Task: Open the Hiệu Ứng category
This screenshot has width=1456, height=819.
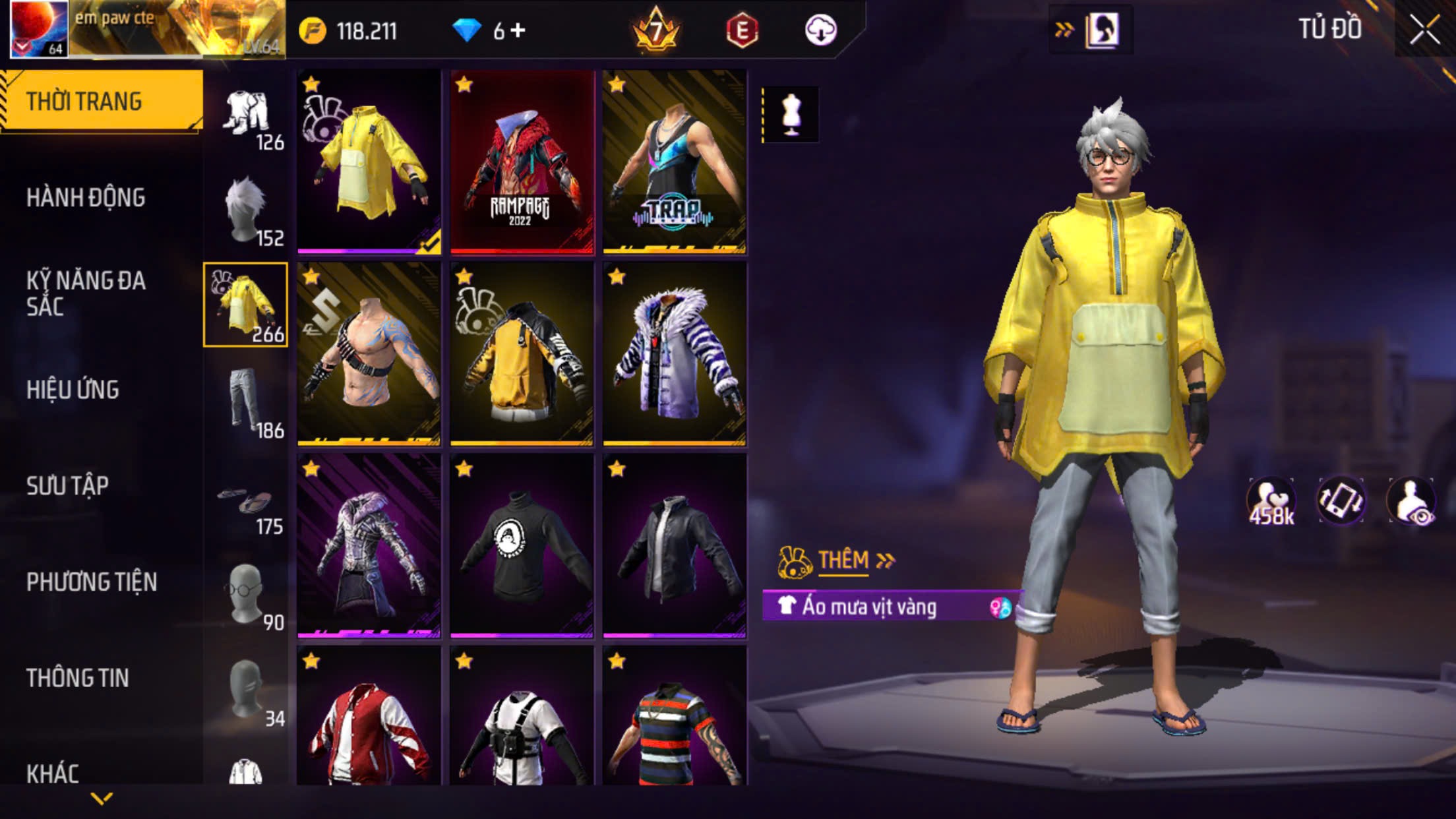Action: pos(73,390)
